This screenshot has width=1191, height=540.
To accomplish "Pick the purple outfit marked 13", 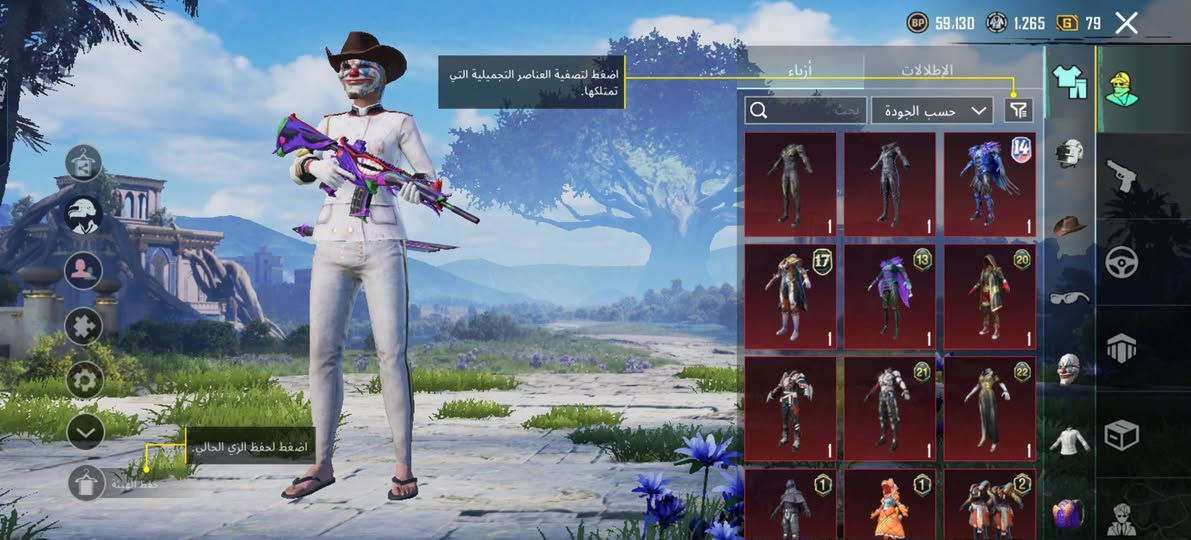I will (x=890, y=296).
